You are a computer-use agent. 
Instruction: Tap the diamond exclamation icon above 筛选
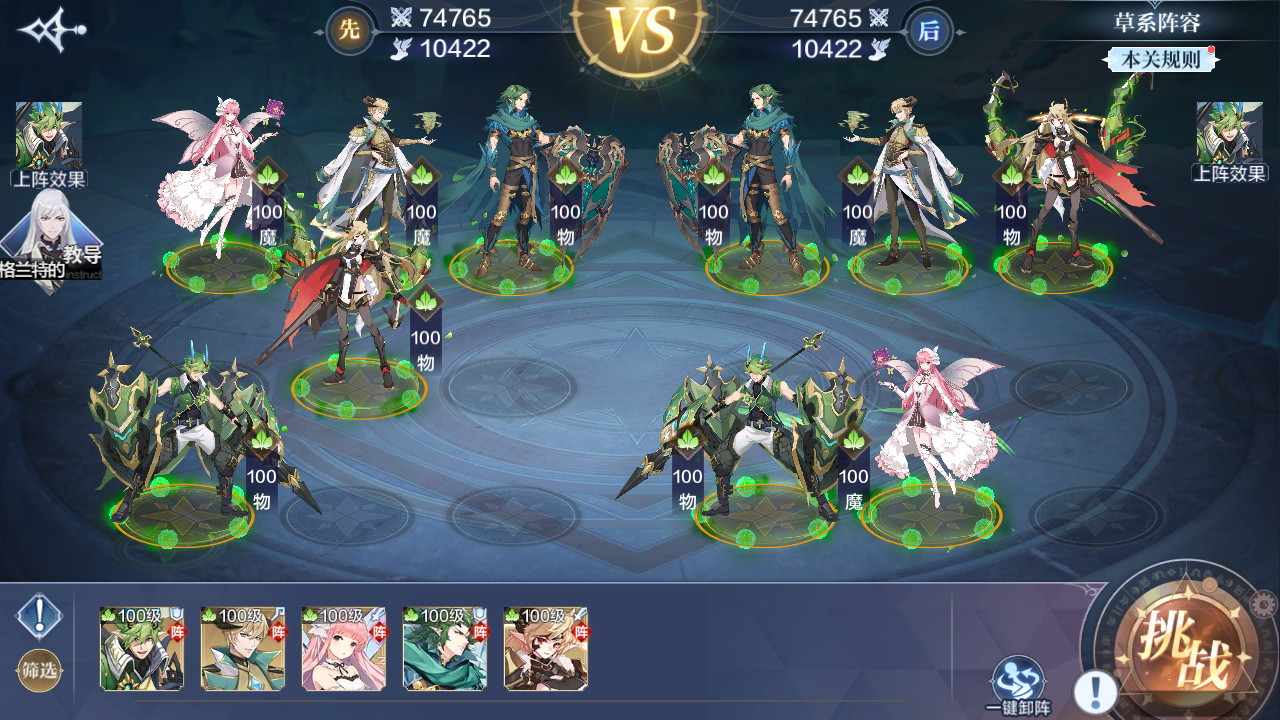[40, 616]
